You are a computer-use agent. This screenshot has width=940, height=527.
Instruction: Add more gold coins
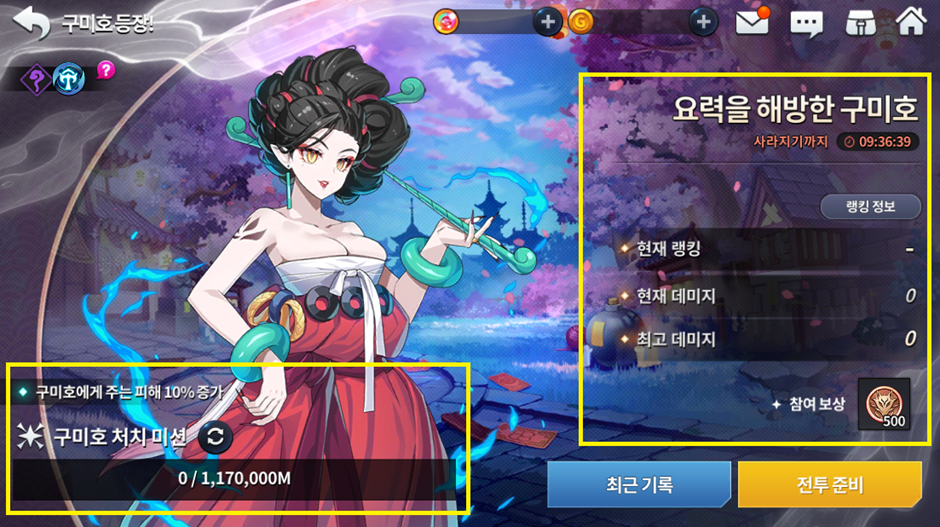coord(703,21)
